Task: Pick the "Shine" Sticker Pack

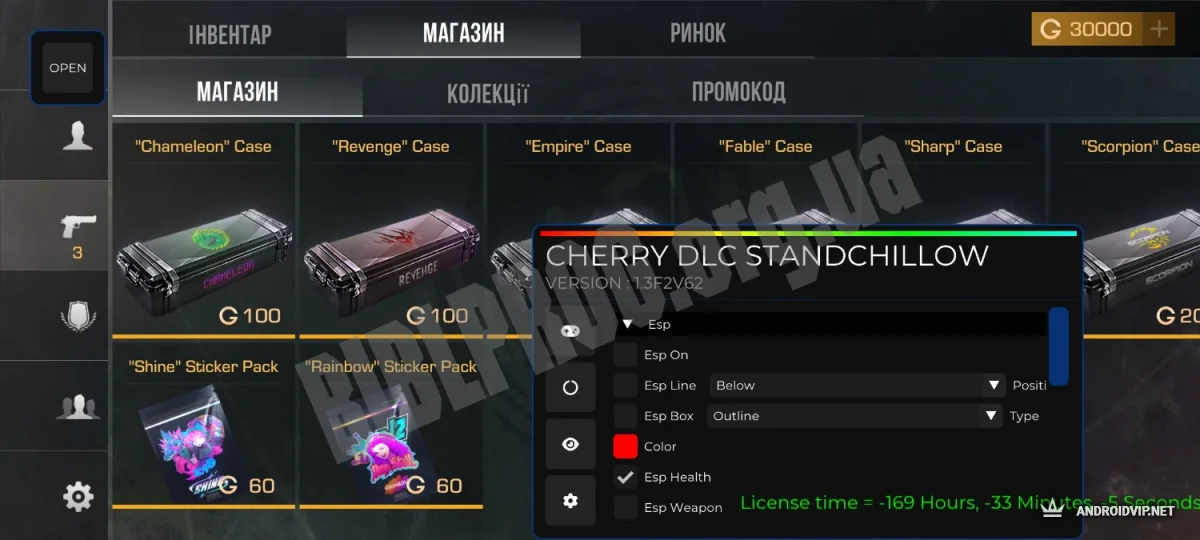Action: click(203, 430)
